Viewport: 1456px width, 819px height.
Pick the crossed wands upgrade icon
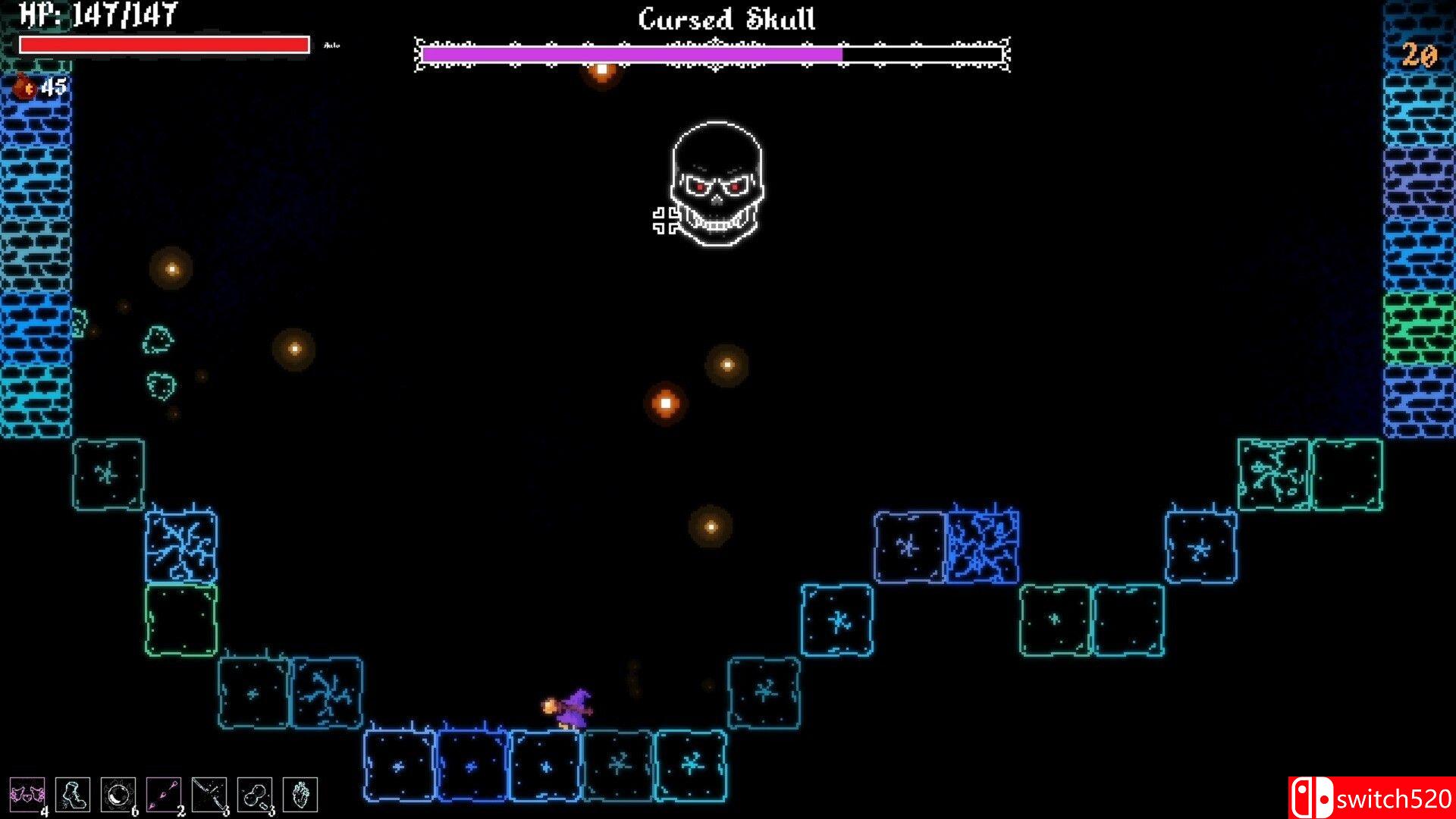tap(209, 795)
